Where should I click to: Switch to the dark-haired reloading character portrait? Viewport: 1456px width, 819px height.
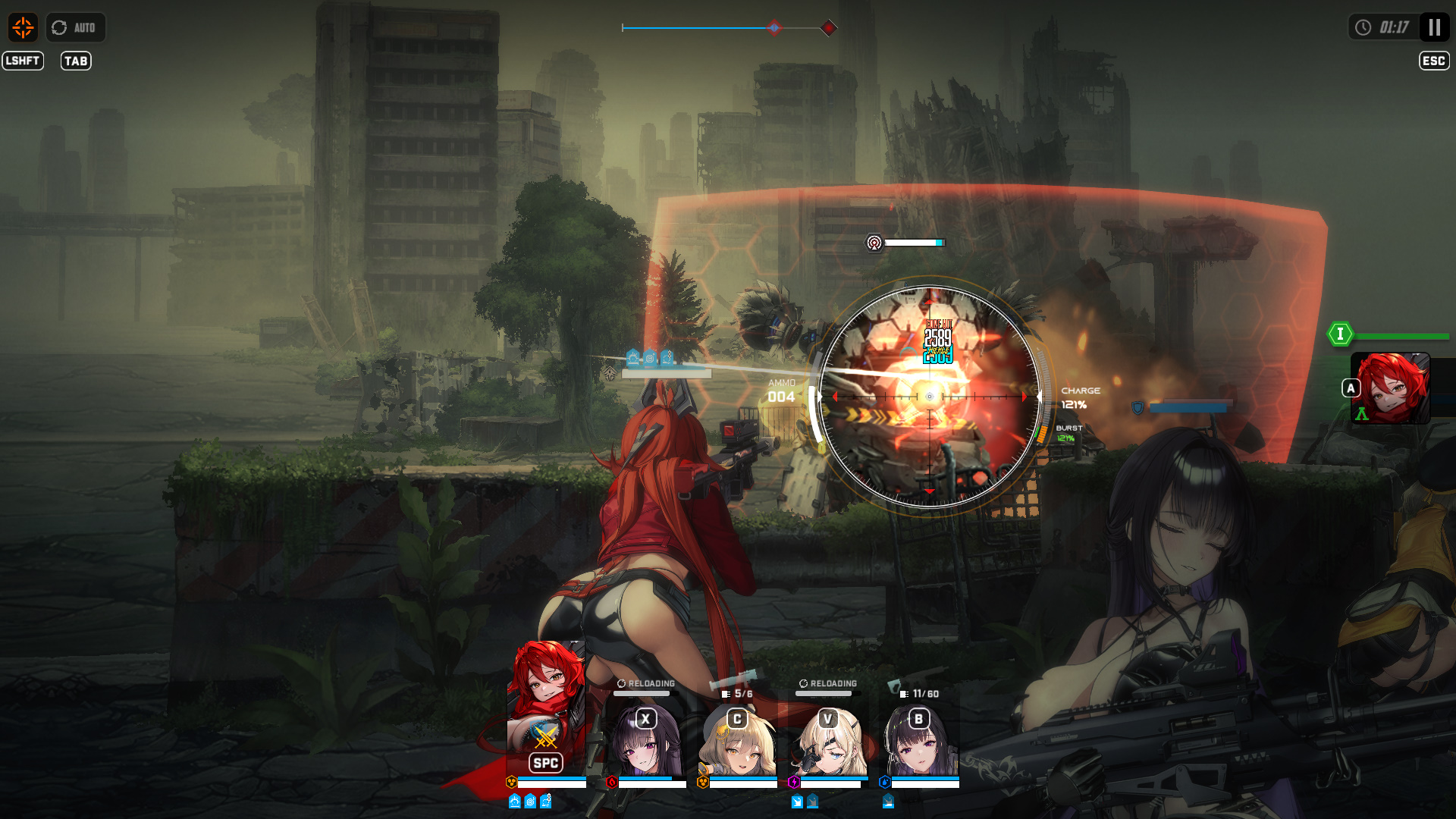pyautogui.click(x=645, y=739)
